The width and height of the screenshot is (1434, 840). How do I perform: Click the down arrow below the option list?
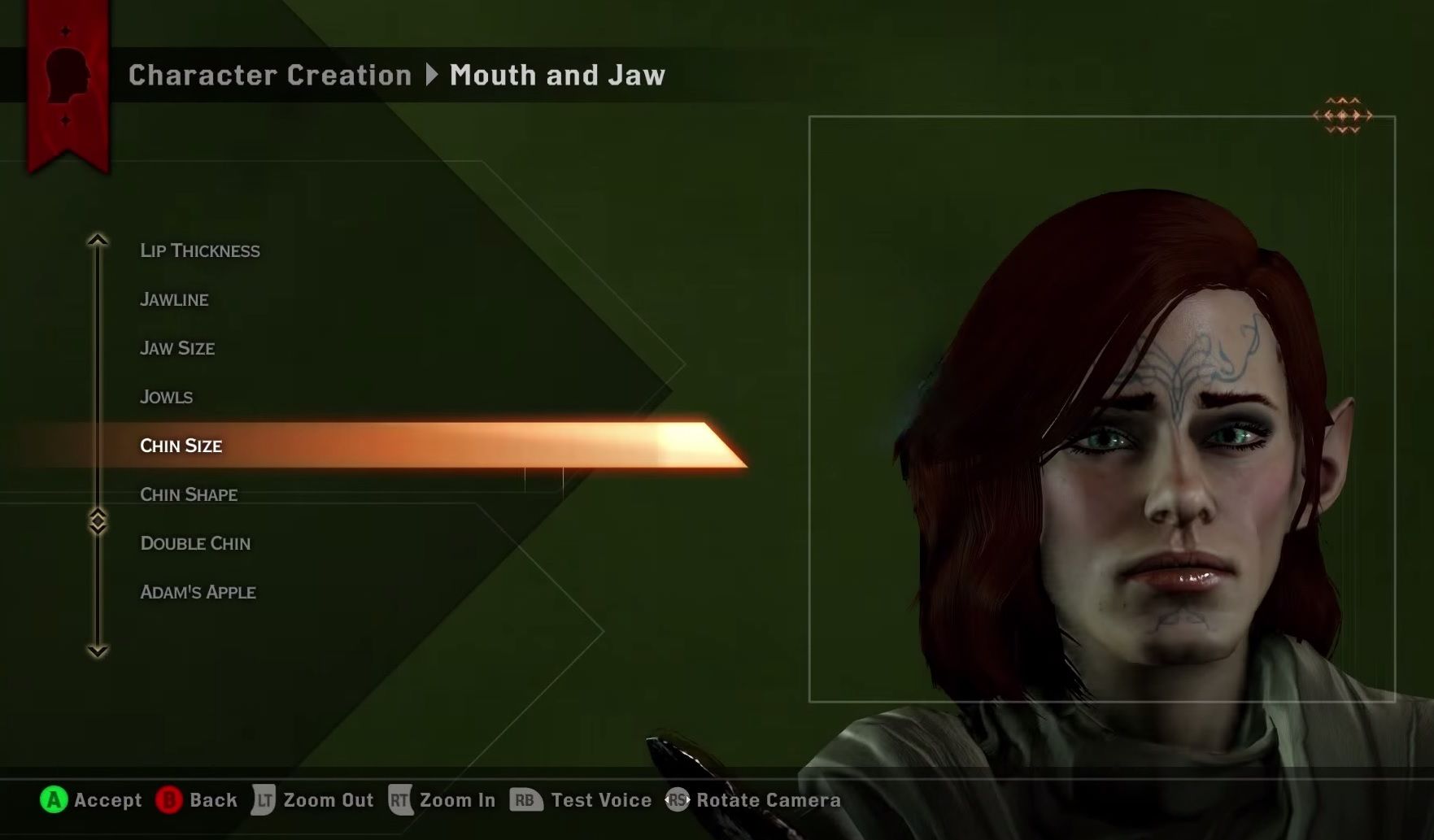click(98, 651)
